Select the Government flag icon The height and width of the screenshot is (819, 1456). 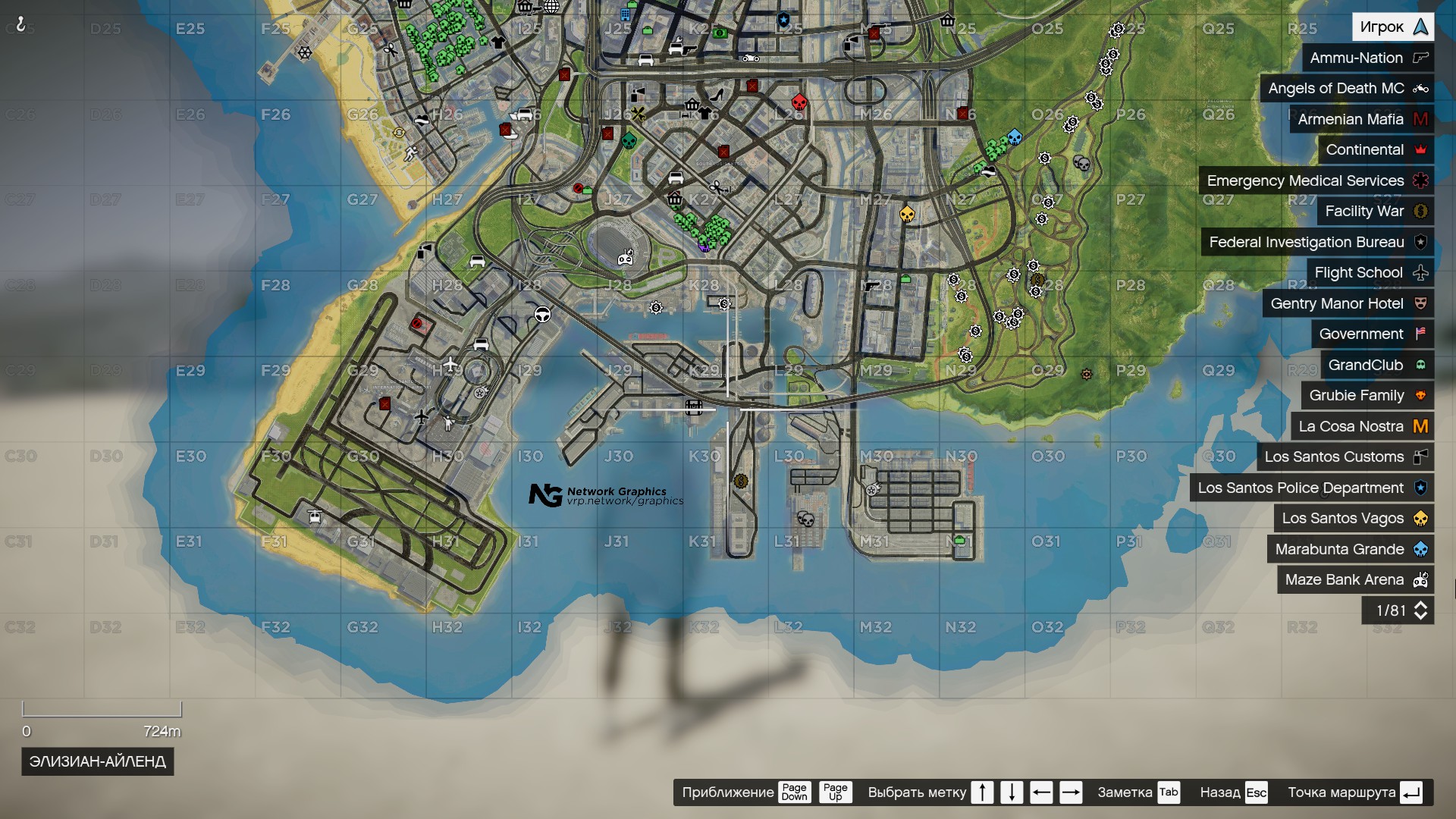(x=1423, y=334)
